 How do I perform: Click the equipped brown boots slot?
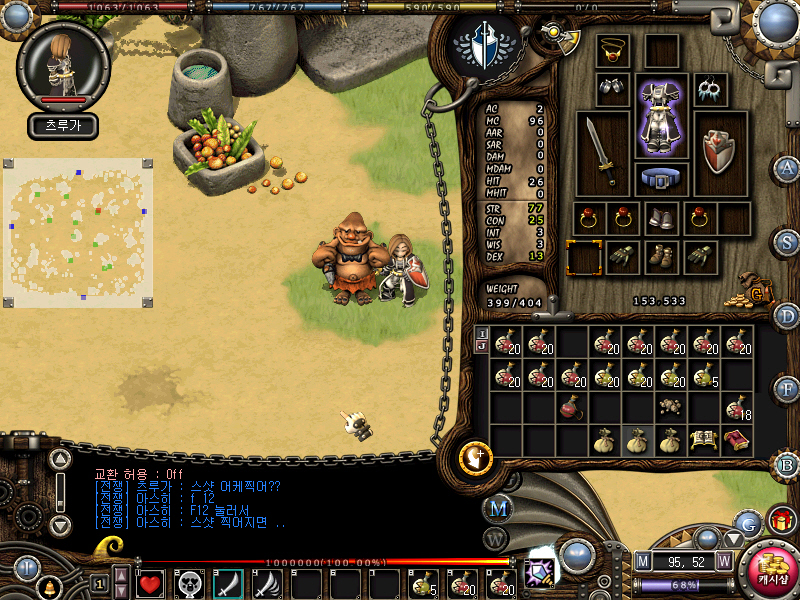[x=661, y=256]
